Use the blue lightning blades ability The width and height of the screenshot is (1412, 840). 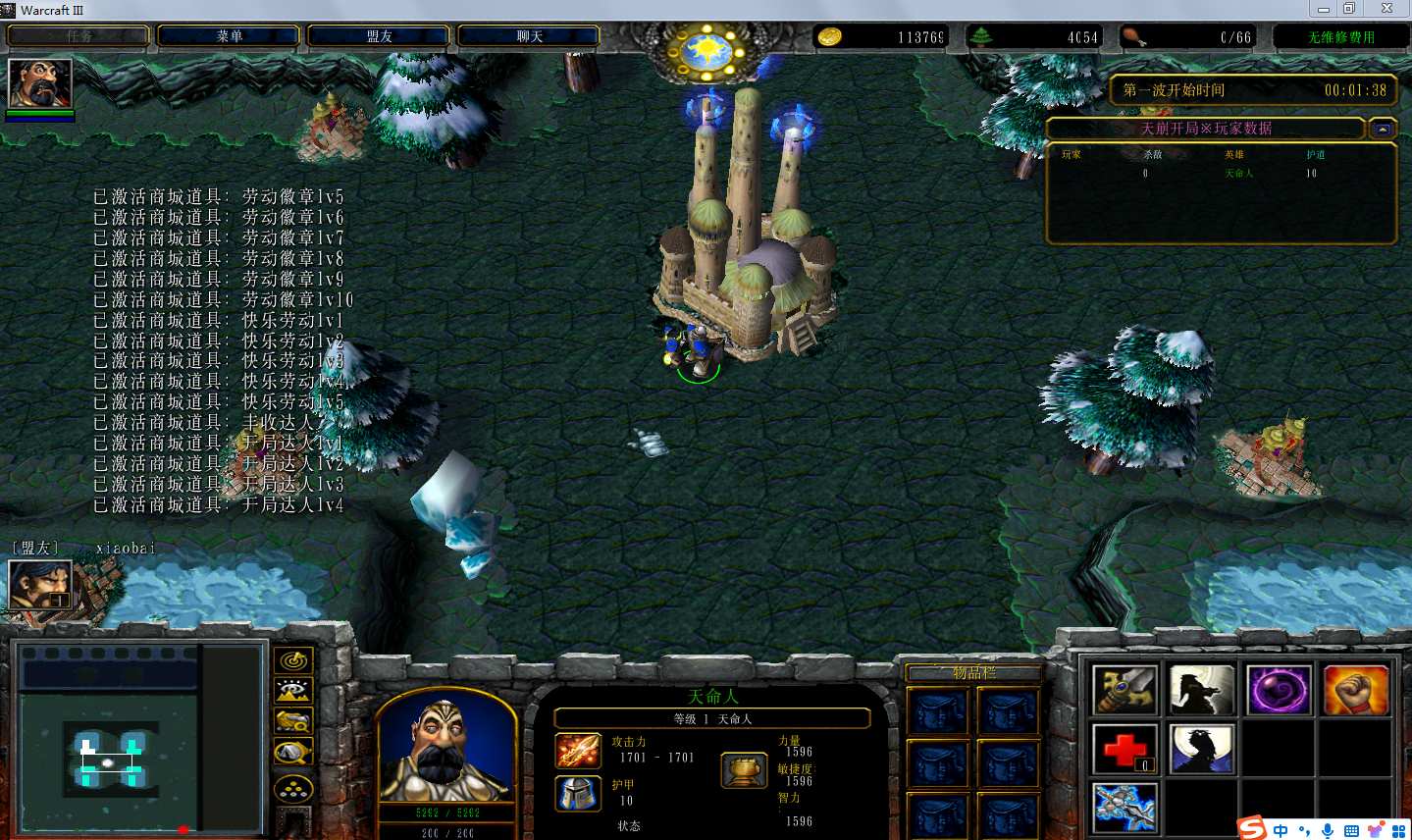tap(1124, 808)
